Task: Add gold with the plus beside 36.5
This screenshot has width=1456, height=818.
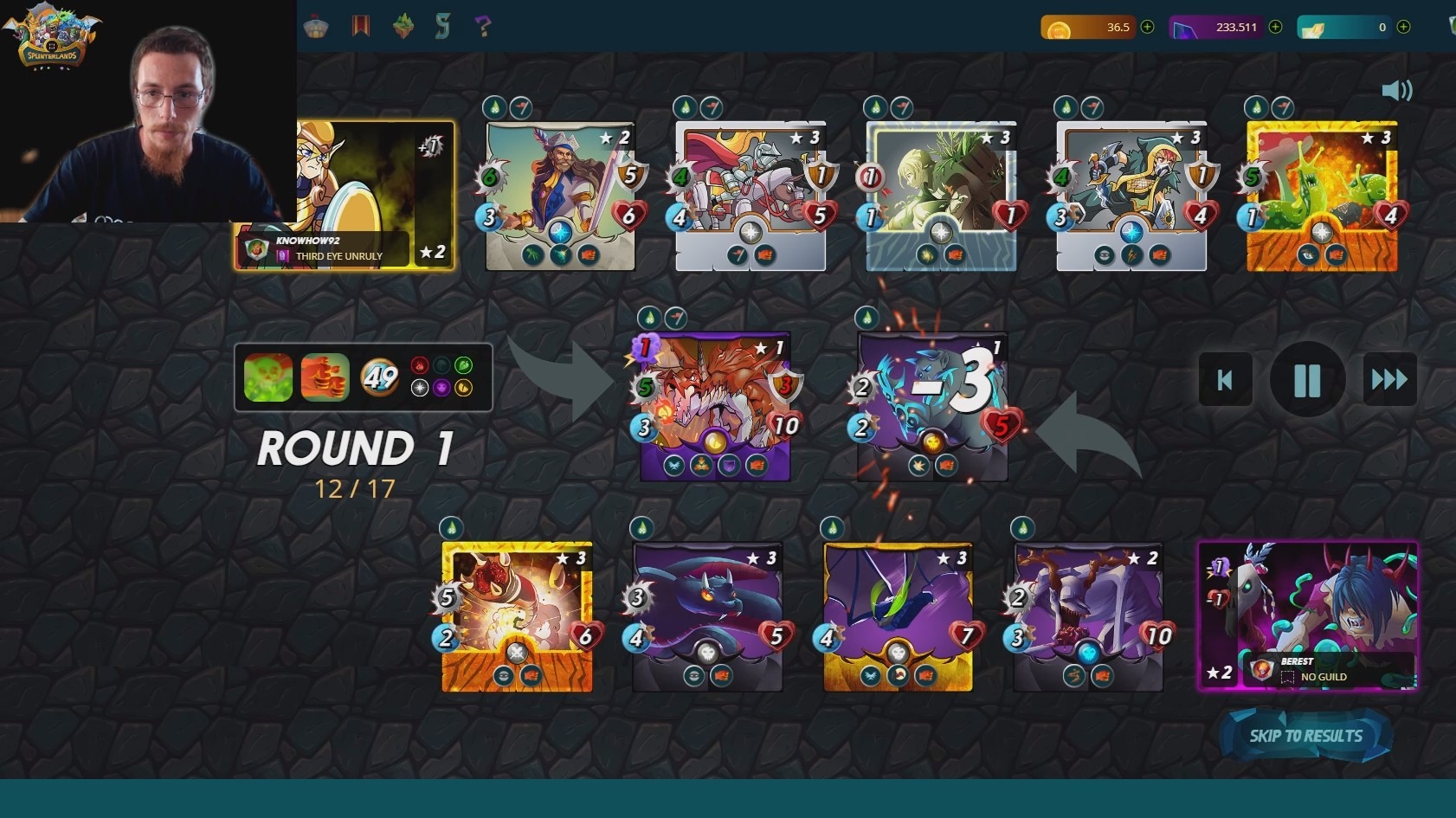Action: pyautogui.click(x=1146, y=27)
